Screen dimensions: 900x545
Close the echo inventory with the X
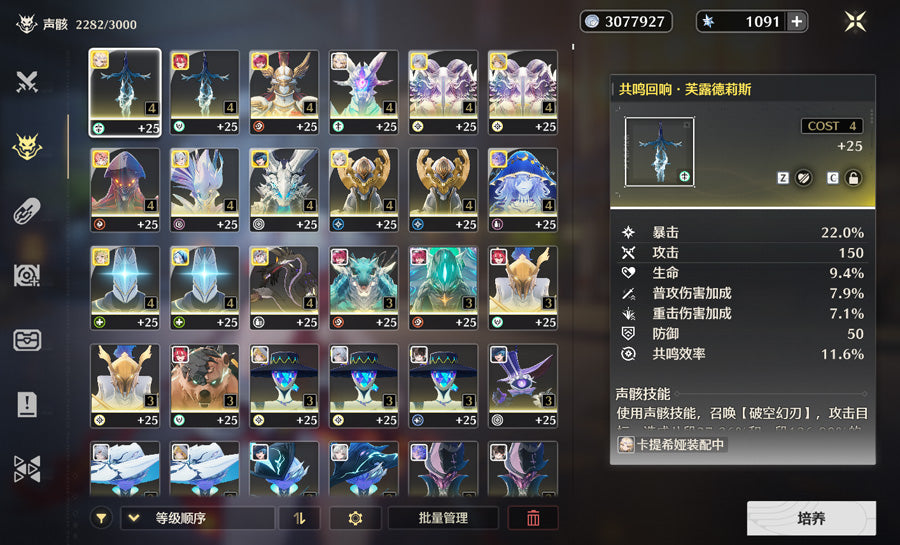point(855,21)
